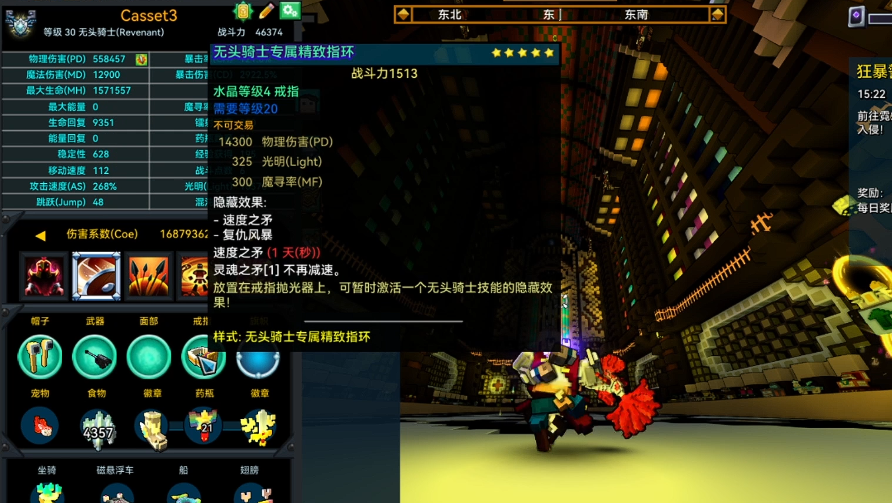Select the three-spears skill icon

coord(148,276)
